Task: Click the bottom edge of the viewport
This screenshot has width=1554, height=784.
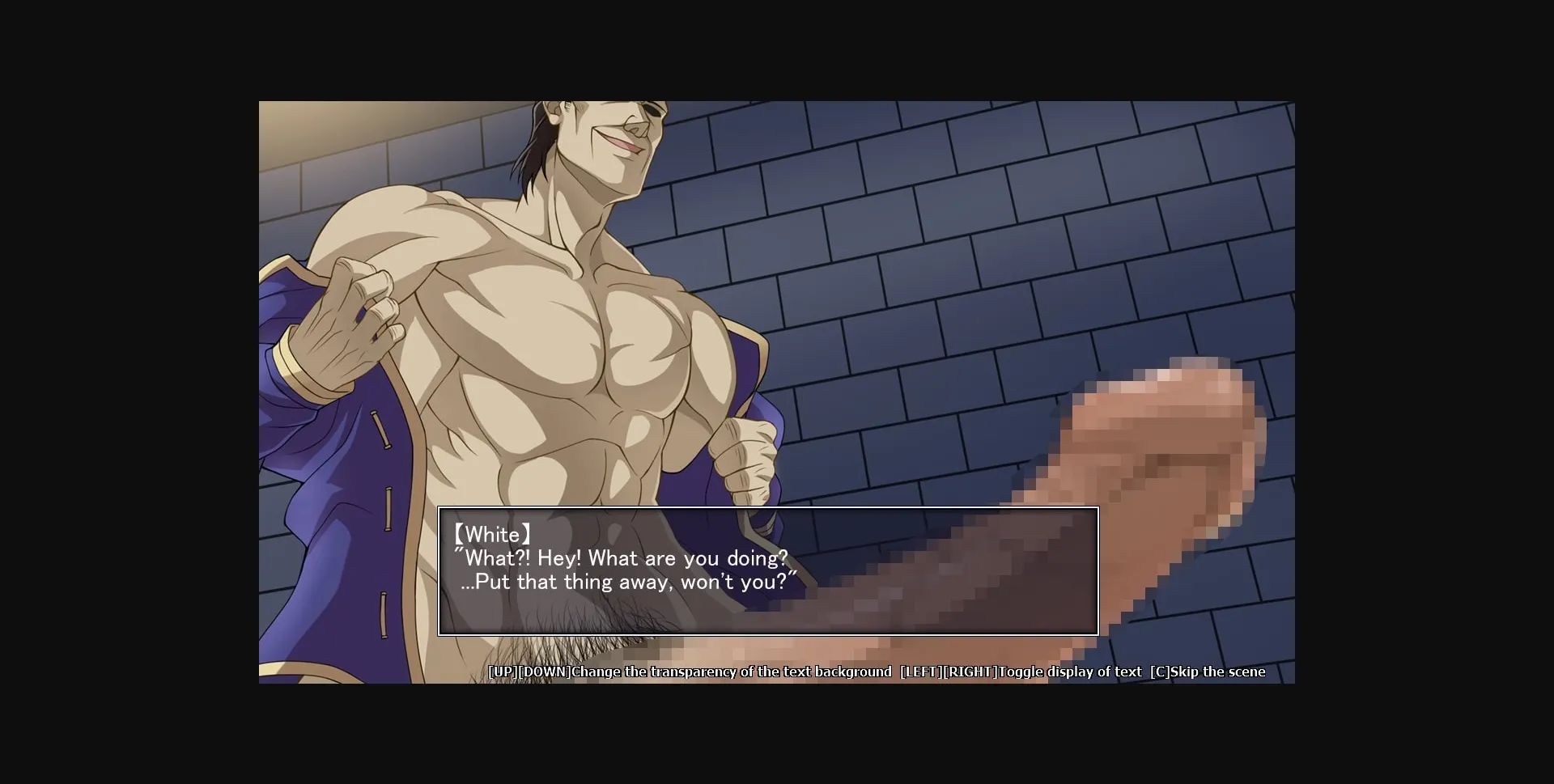Action: pos(777,682)
